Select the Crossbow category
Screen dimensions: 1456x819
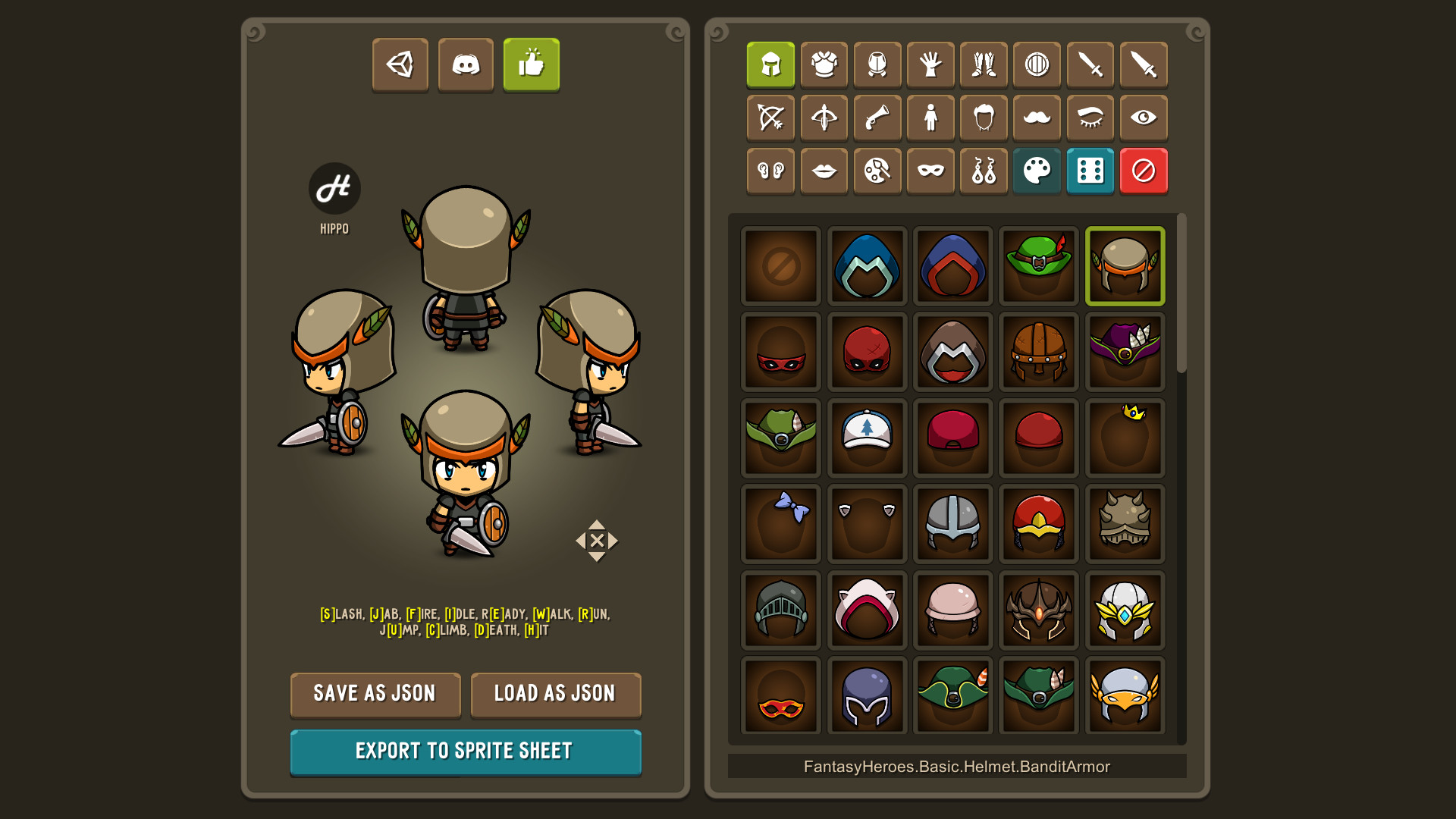824,118
